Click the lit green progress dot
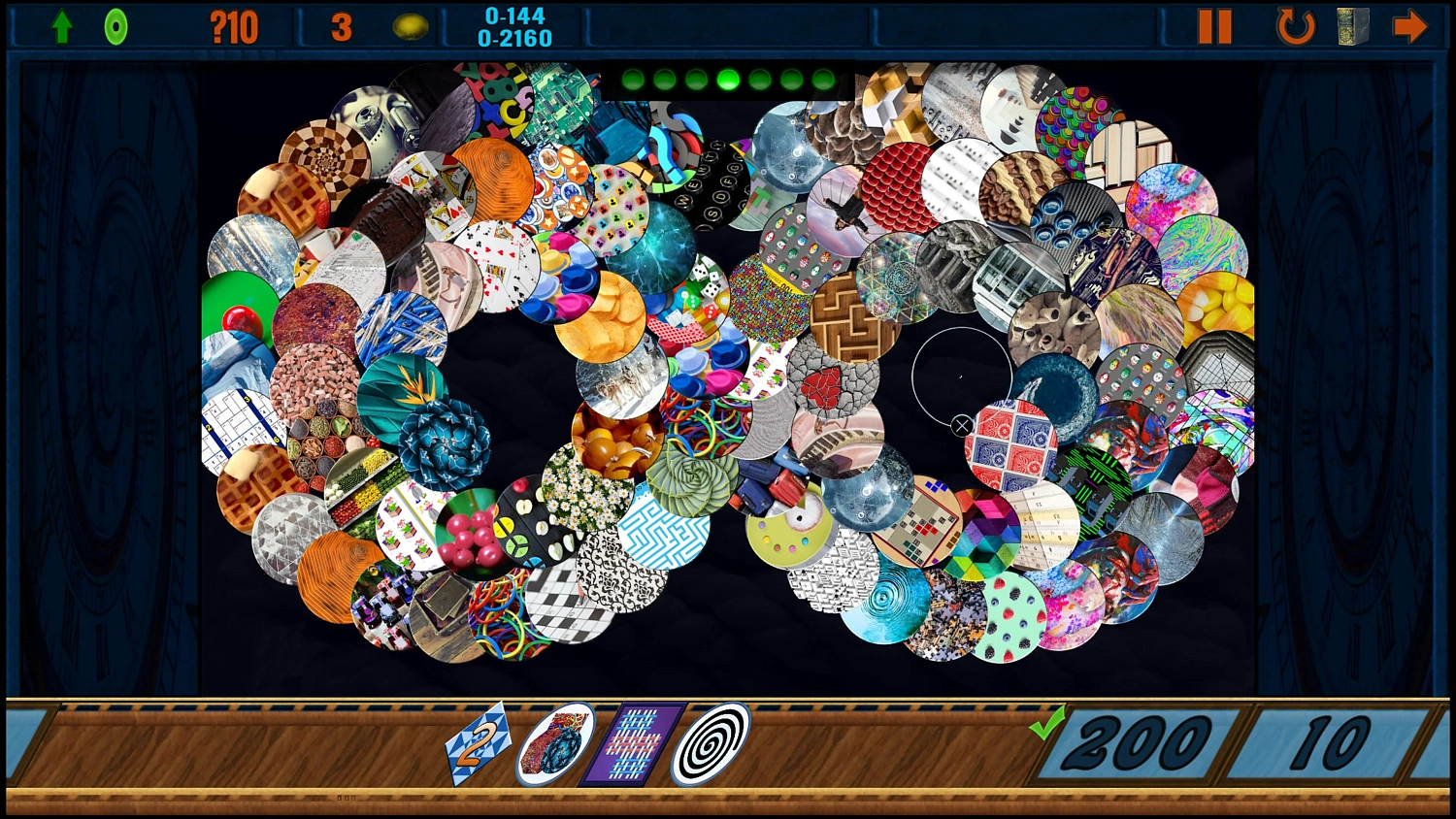The height and width of the screenshot is (819, 1456). pos(726,78)
